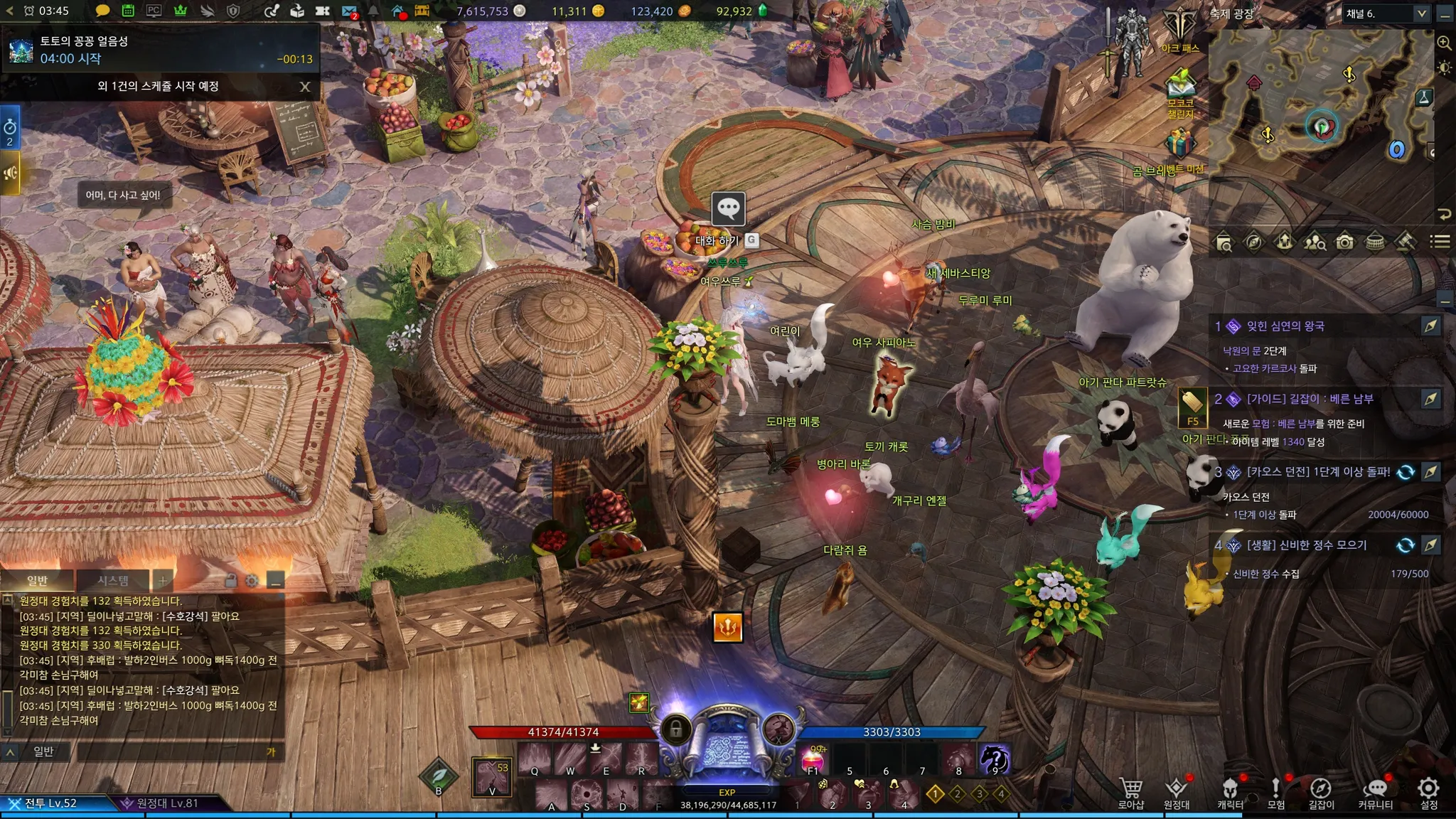Open the channel selection dropdown
The image size is (1456, 819).
click(x=1421, y=14)
